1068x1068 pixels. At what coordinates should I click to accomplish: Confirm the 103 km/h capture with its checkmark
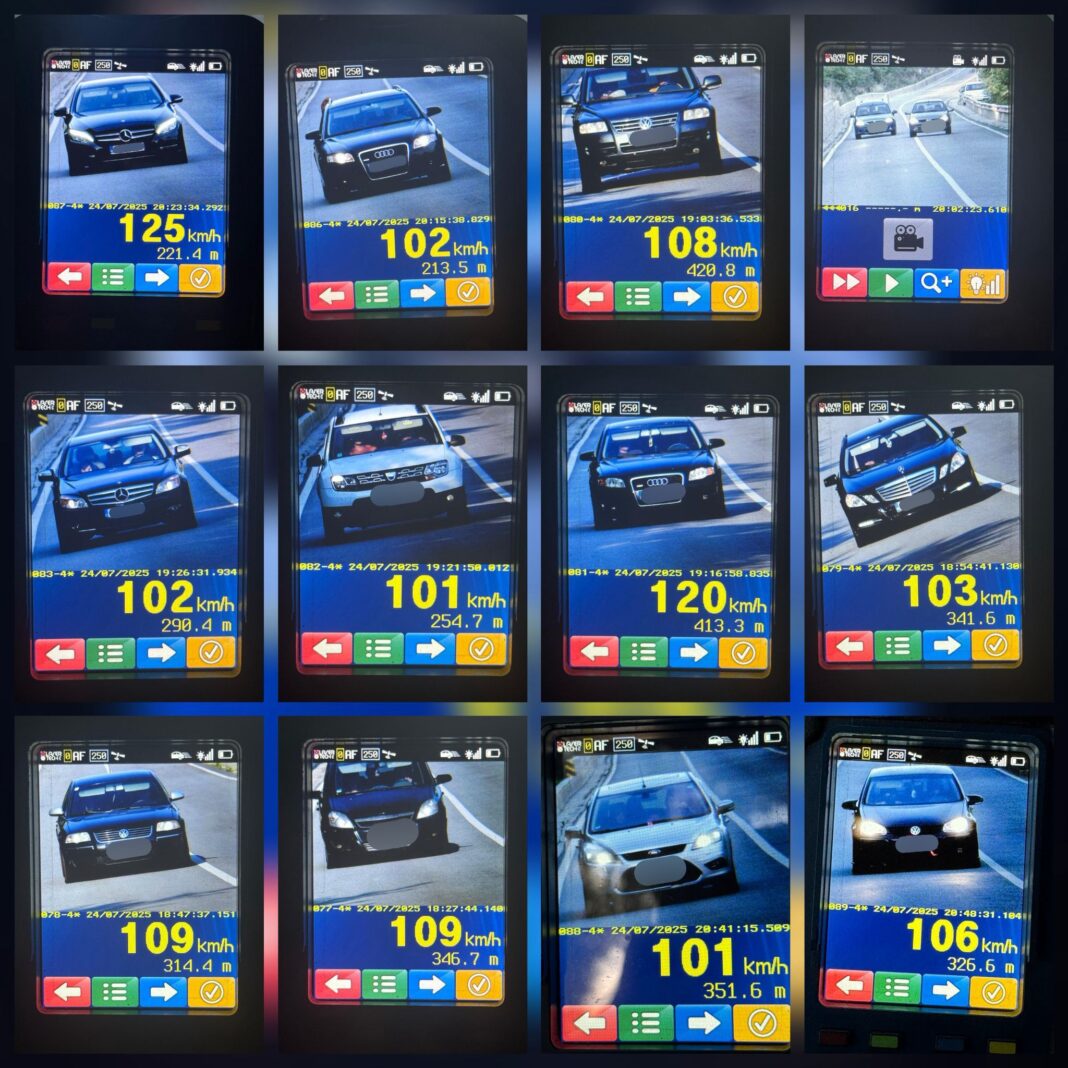point(995,645)
